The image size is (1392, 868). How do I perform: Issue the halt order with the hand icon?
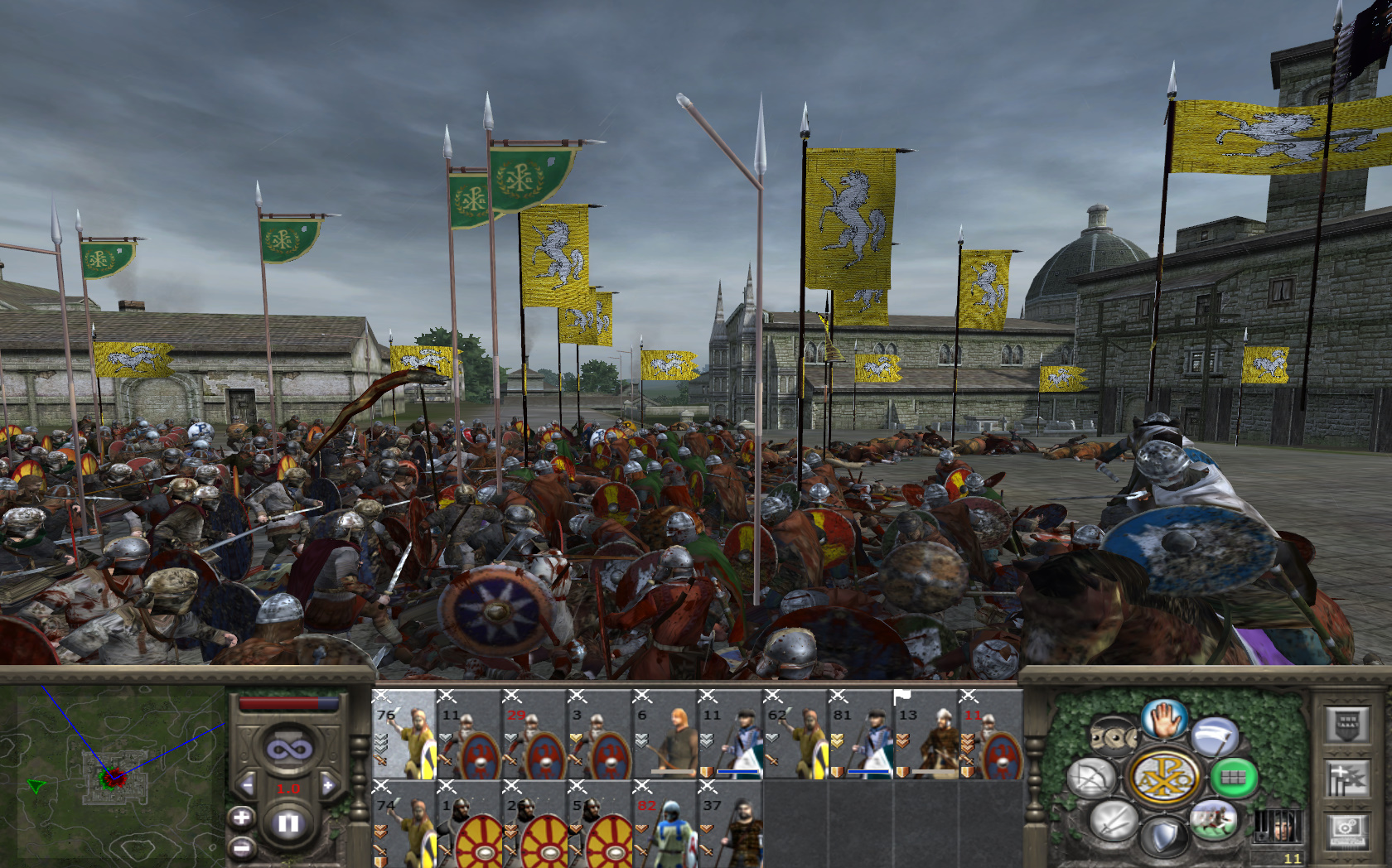[1163, 717]
